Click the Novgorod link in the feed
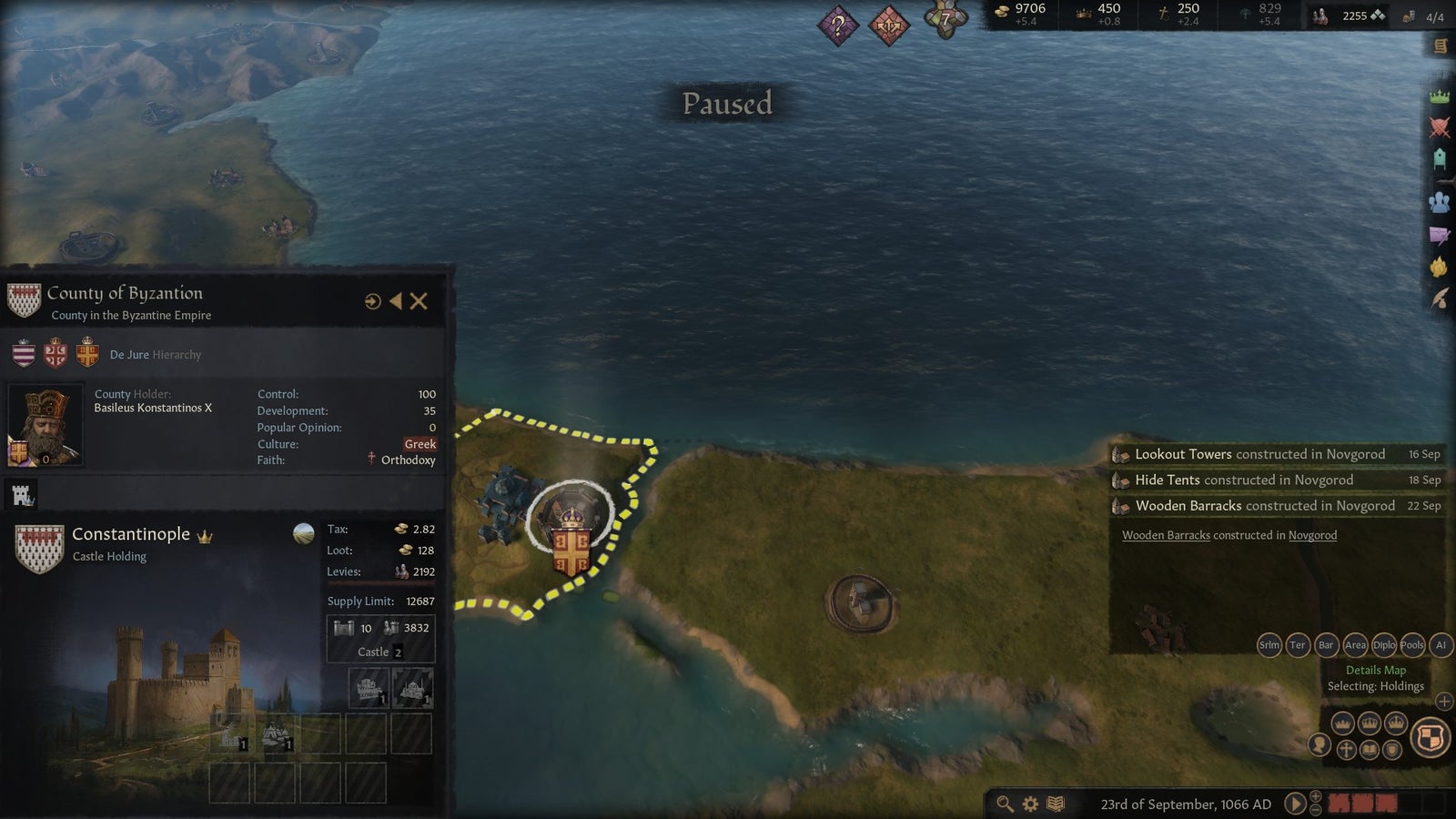Screen dimensions: 1456x819 1312,536
